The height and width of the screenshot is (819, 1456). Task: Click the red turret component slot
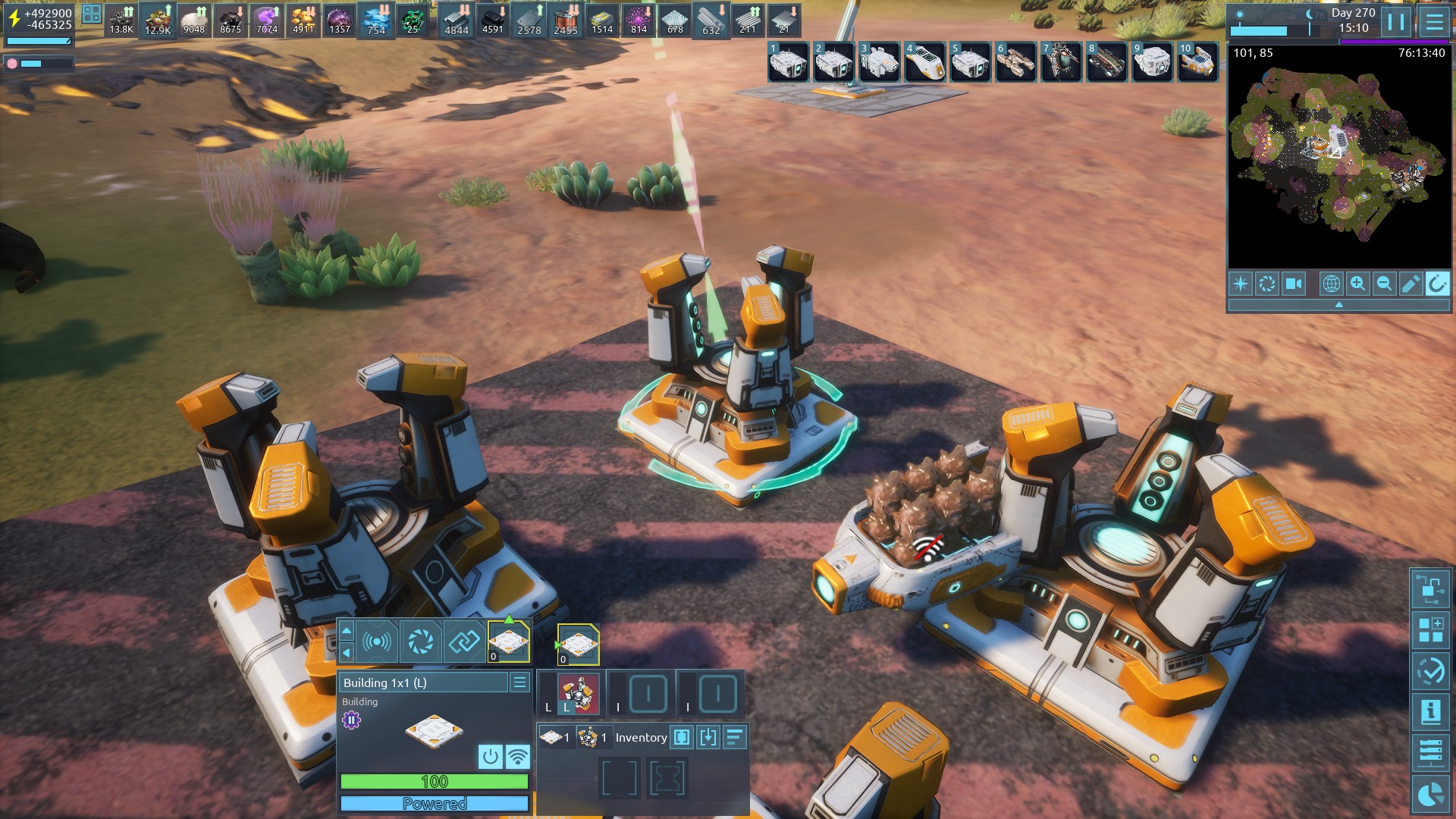(x=578, y=694)
